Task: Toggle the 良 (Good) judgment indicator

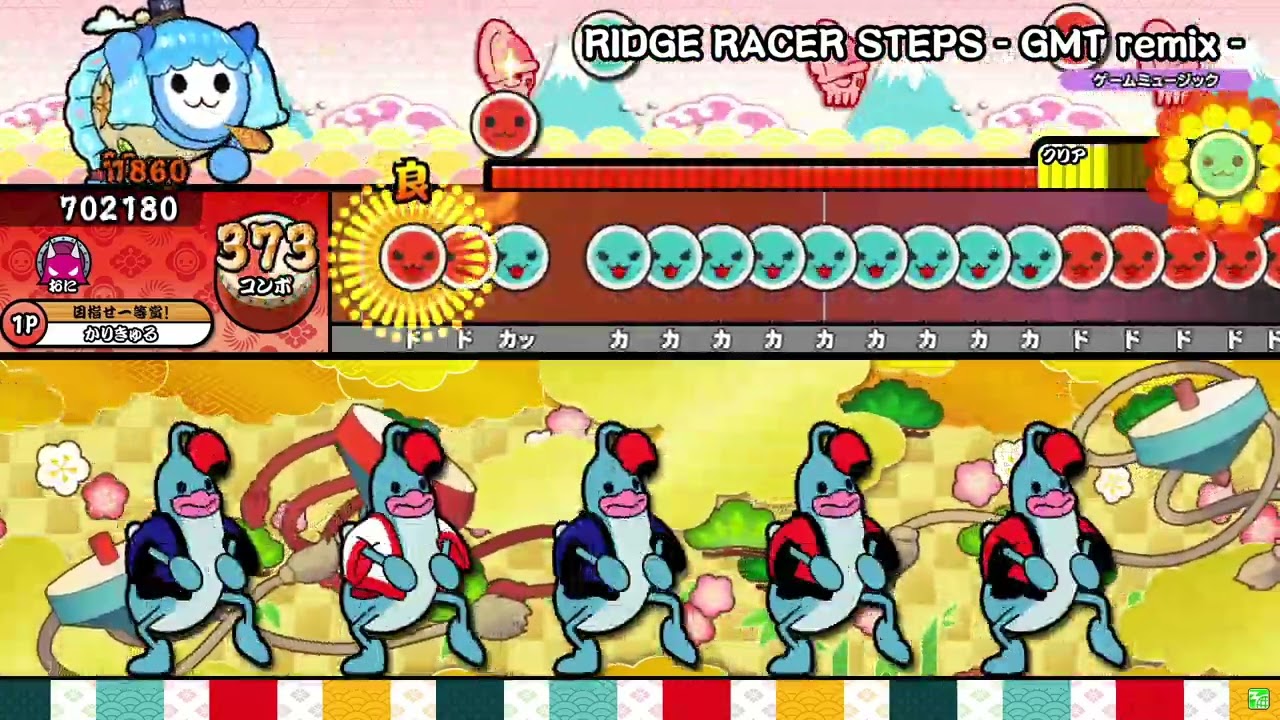Action: pyautogui.click(x=413, y=188)
